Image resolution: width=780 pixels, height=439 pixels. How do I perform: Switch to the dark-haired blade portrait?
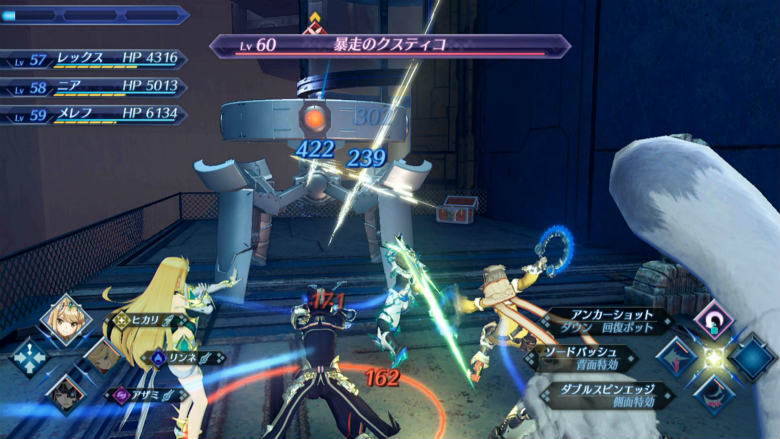coord(66,393)
